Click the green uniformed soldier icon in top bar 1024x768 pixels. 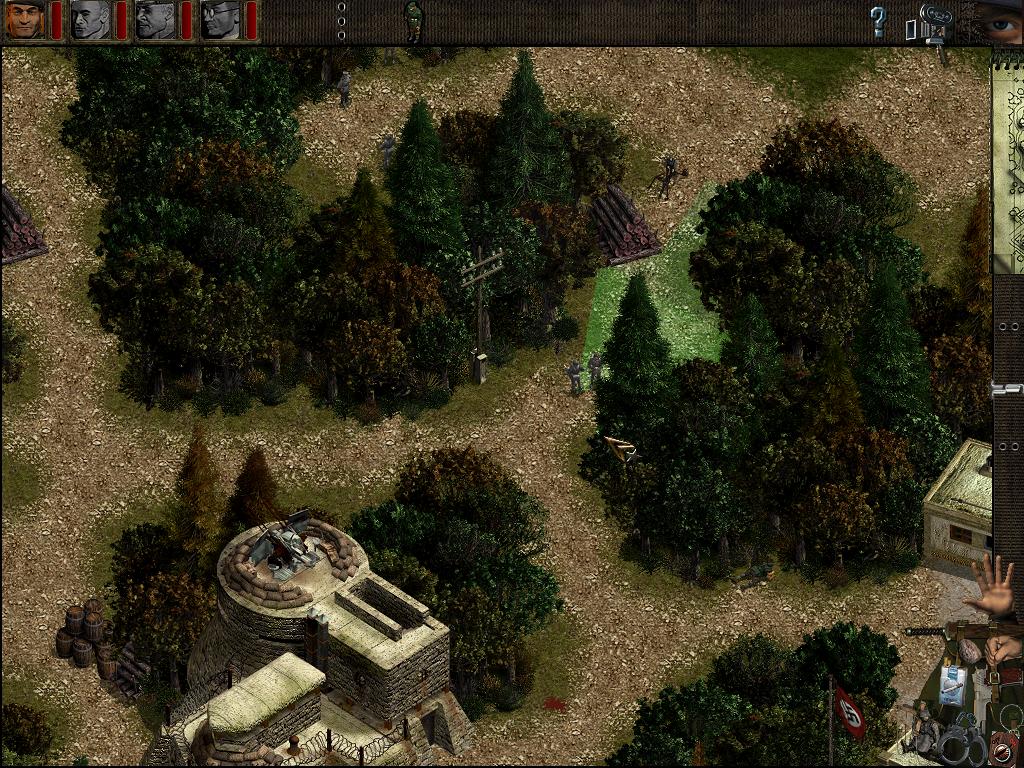pos(412,20)
